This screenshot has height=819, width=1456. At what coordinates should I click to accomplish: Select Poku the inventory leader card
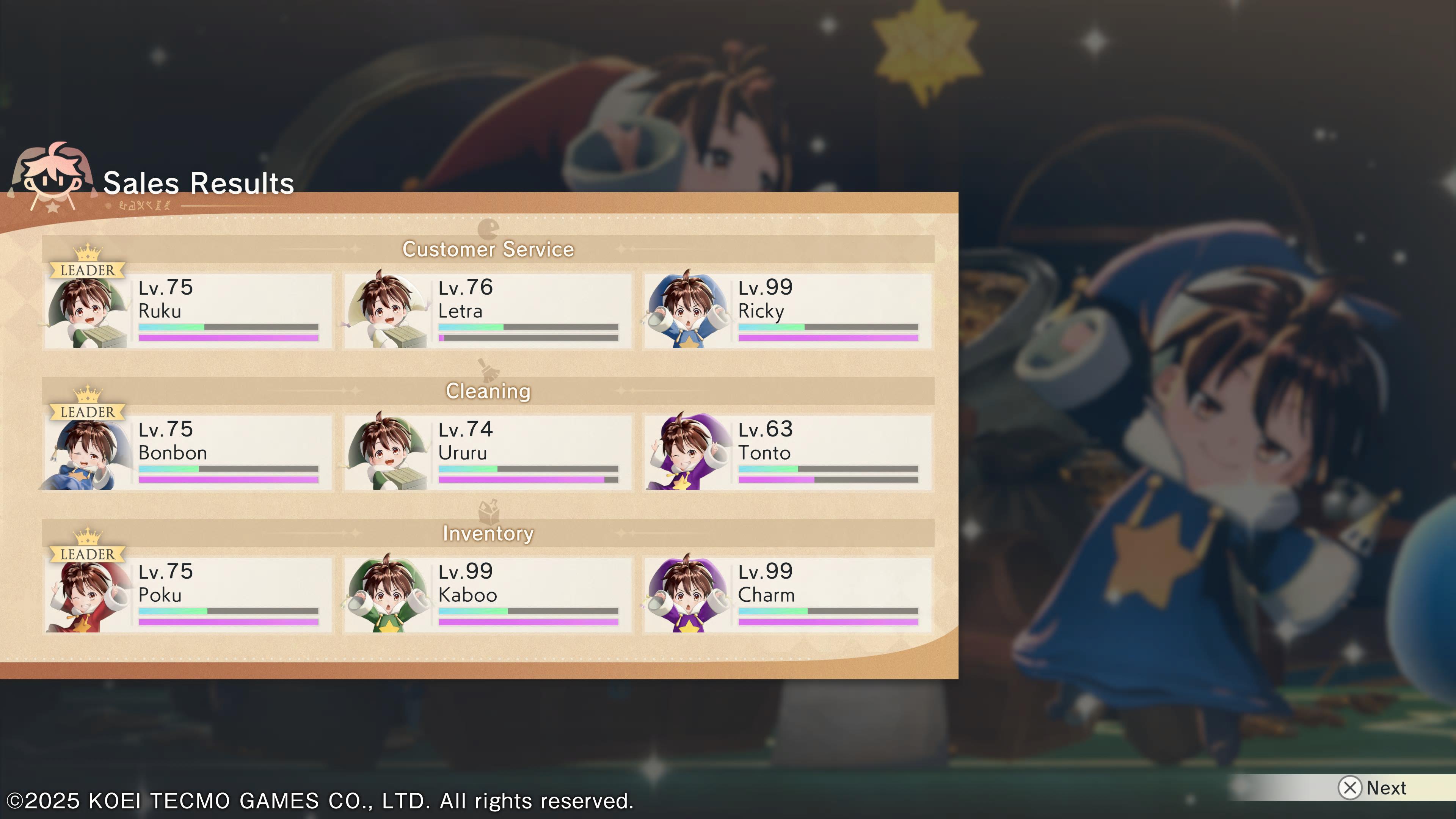pyautogui.click(x=188, y=595)
